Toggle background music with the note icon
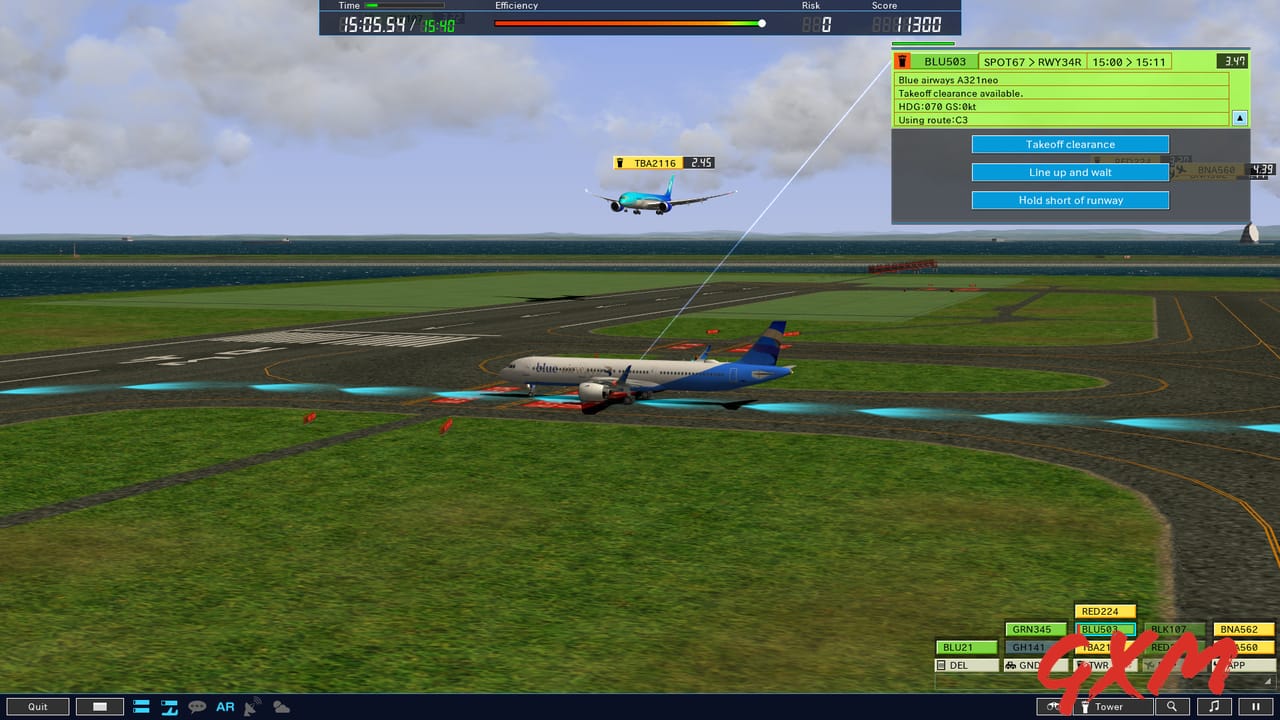The image size is (1280, 720). (x=1216, y=707)
